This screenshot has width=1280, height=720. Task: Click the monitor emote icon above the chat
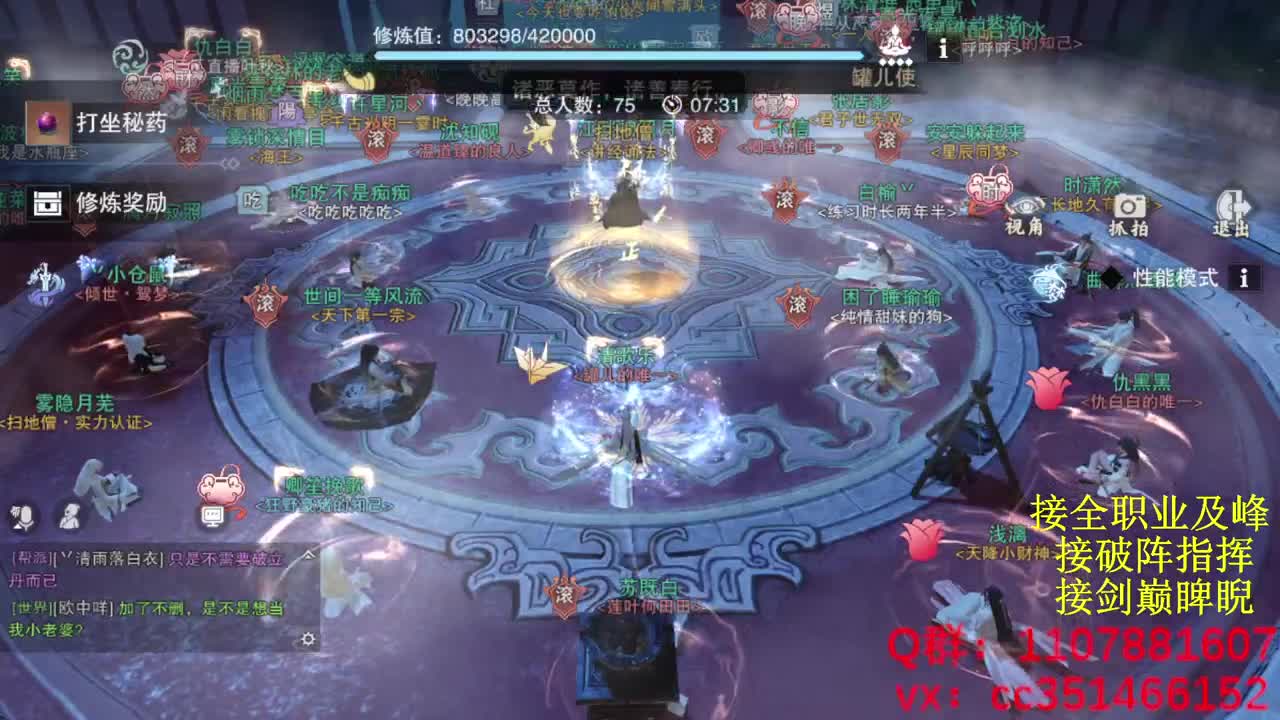coord(212,515)
